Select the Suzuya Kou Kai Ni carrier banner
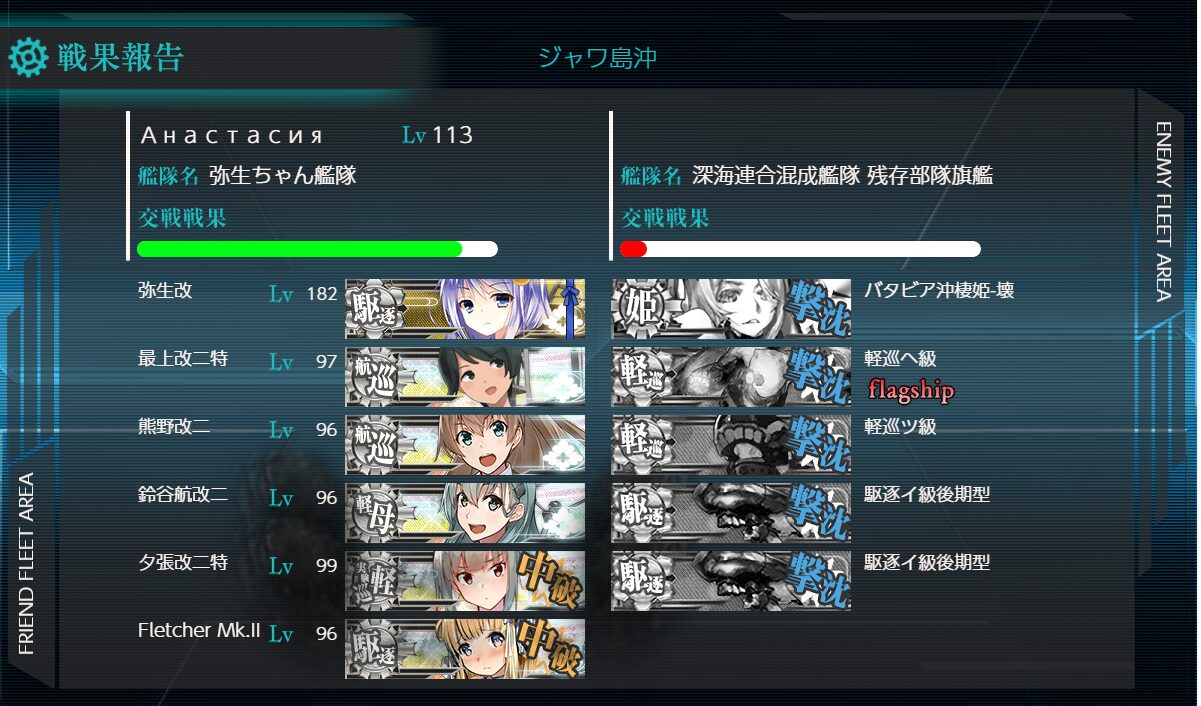 click(465, 513)
